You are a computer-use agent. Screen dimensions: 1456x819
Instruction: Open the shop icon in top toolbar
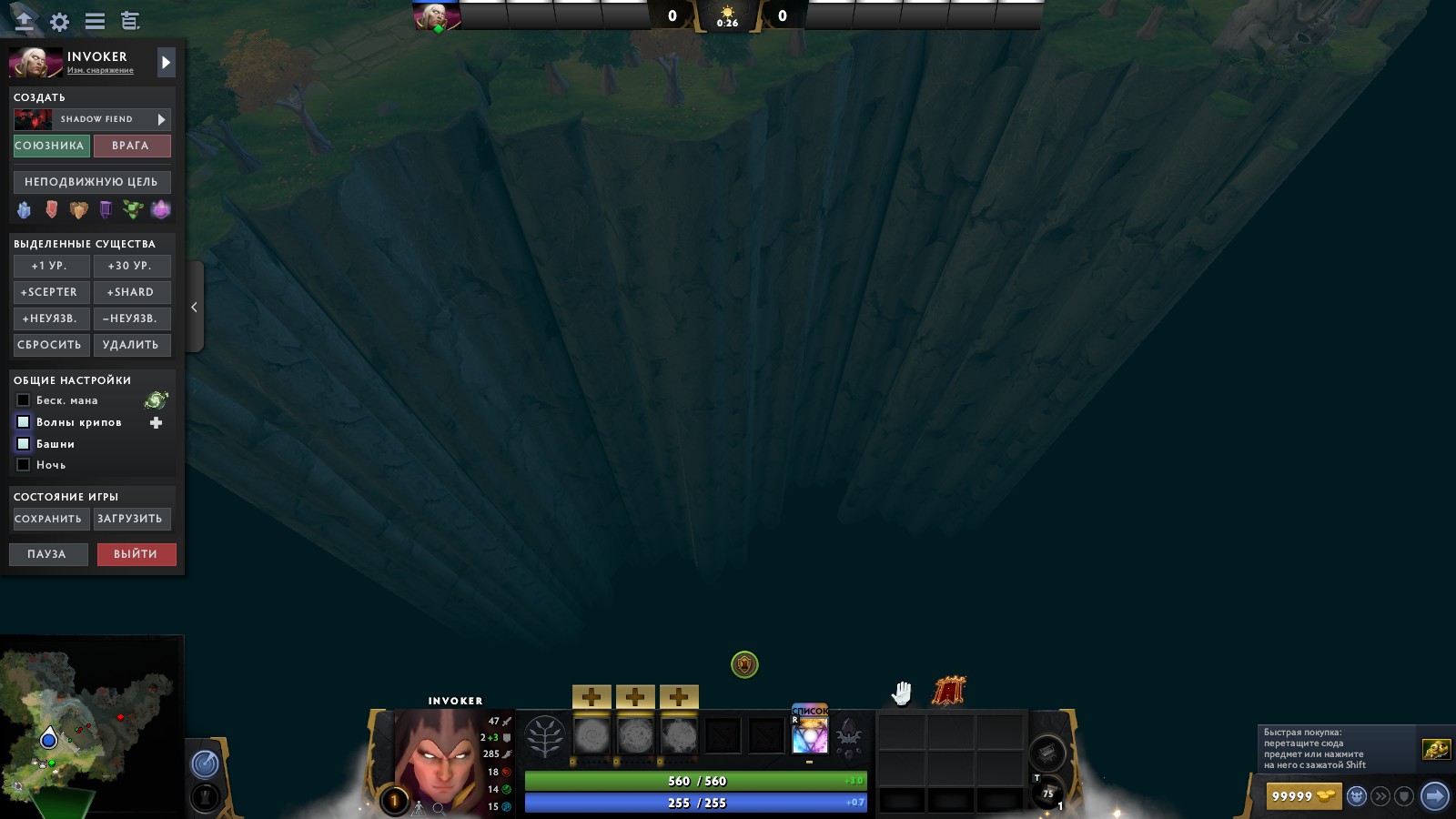pos(131,20)
